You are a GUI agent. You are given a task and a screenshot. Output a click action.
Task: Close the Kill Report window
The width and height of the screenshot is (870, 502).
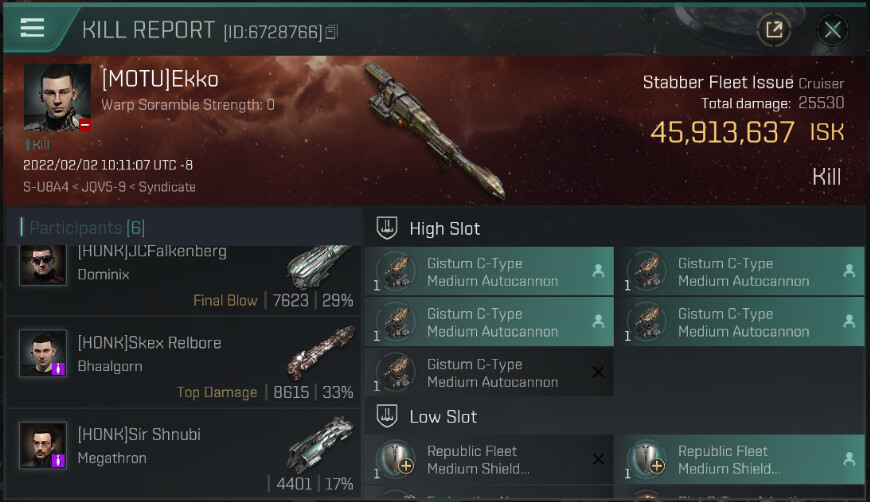(832, 30)
